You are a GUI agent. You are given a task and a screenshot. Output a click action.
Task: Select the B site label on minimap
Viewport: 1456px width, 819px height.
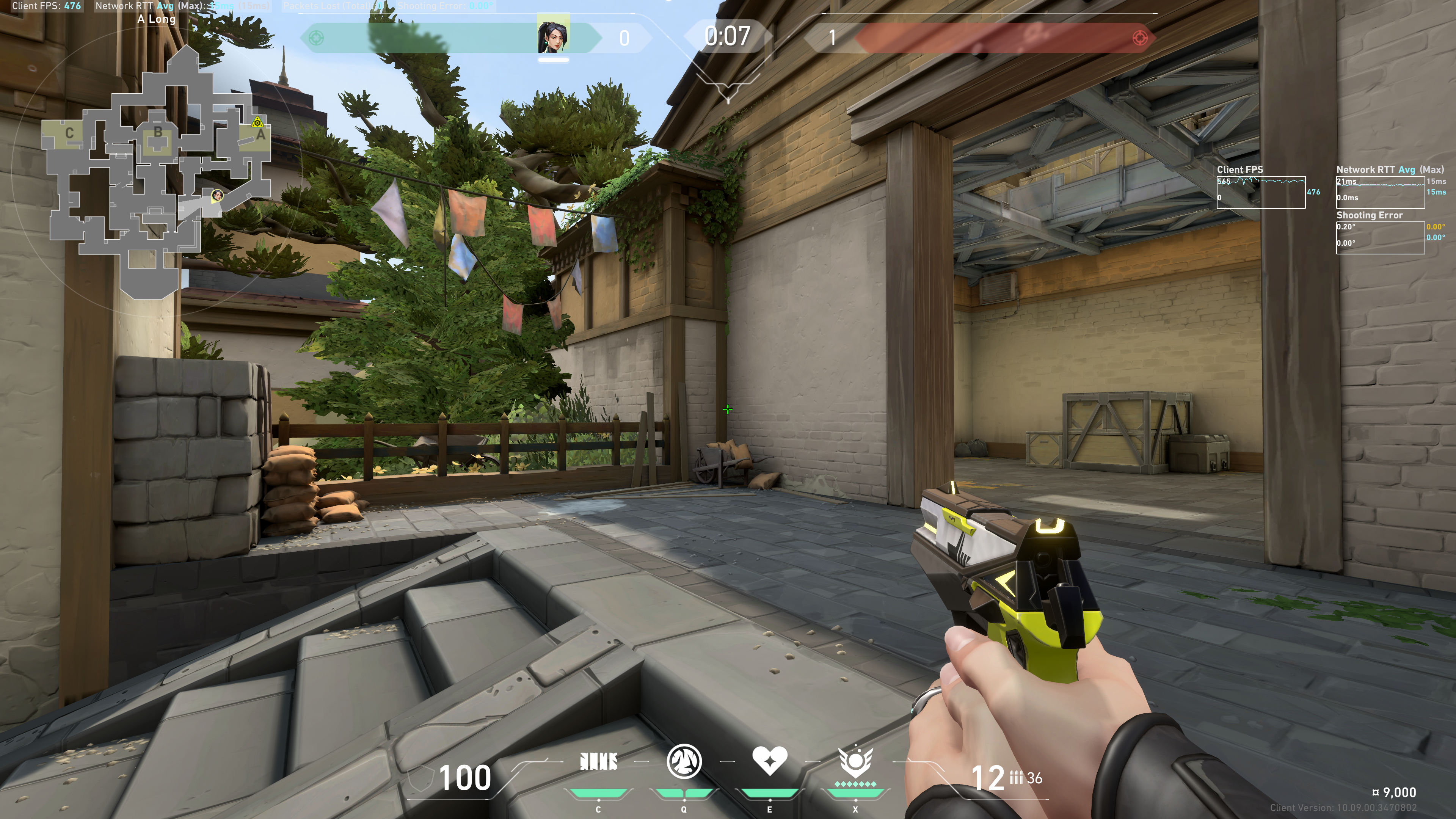[x=158, y=132]
